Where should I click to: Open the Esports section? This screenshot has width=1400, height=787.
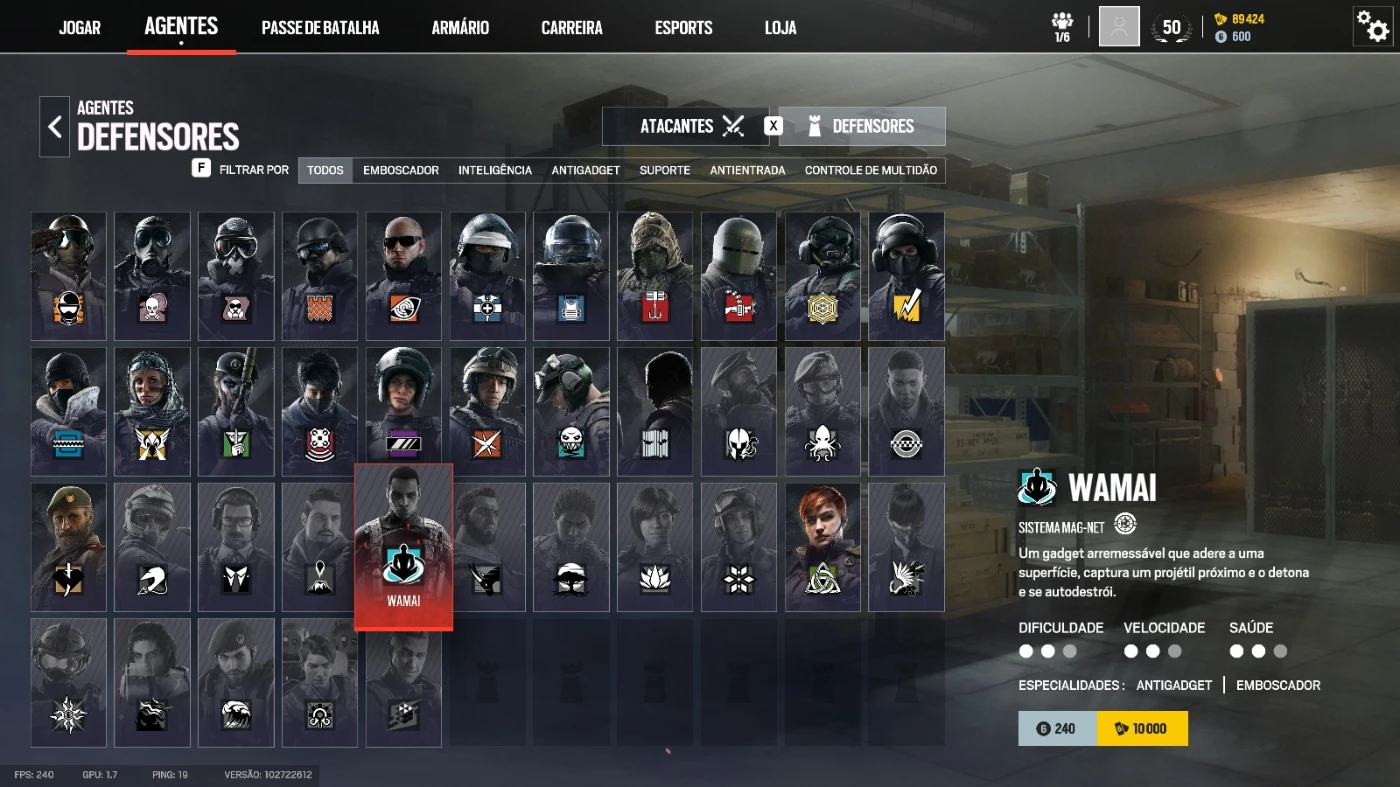click(683, 28)
